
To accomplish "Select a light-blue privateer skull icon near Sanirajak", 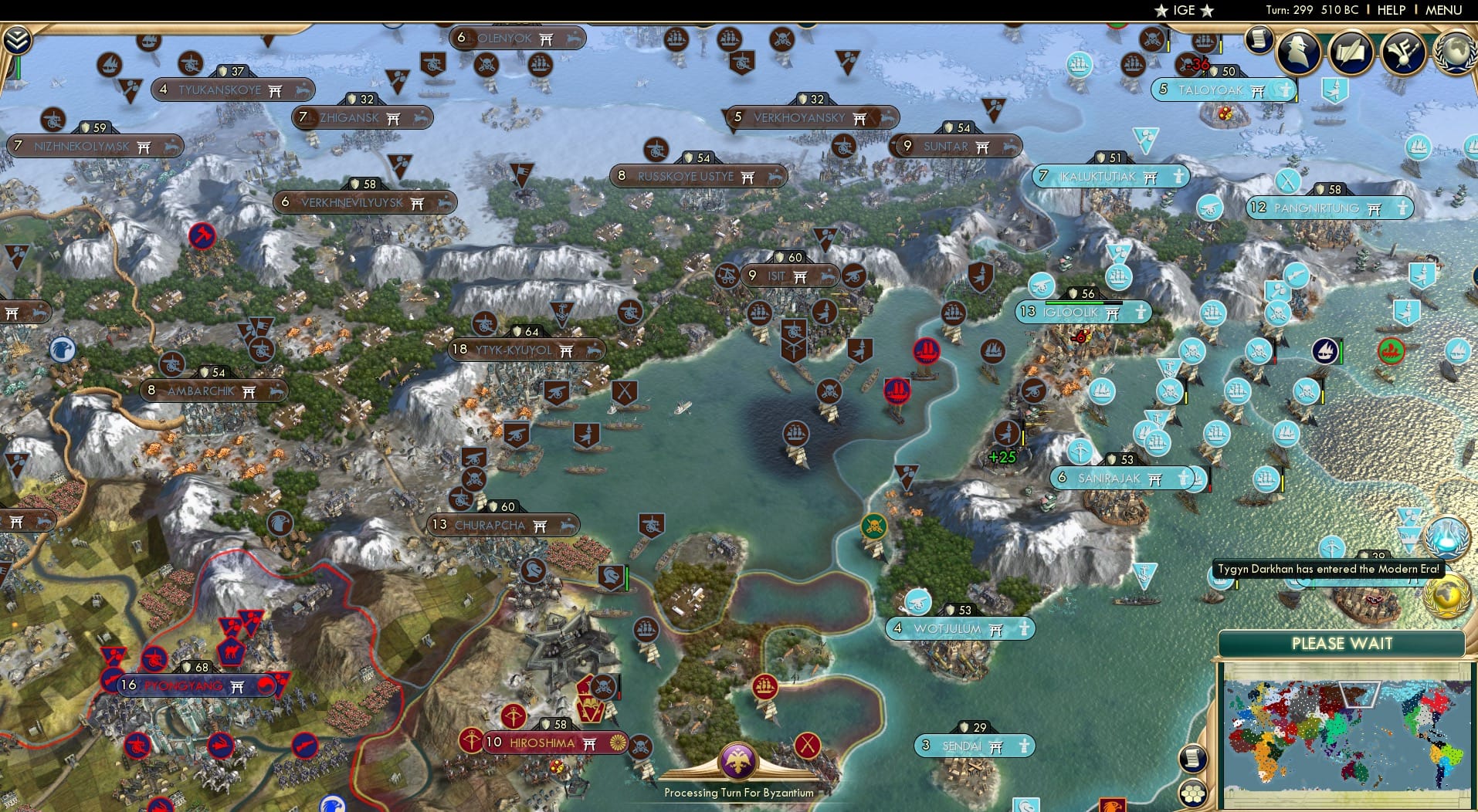I will point(1170,391).
